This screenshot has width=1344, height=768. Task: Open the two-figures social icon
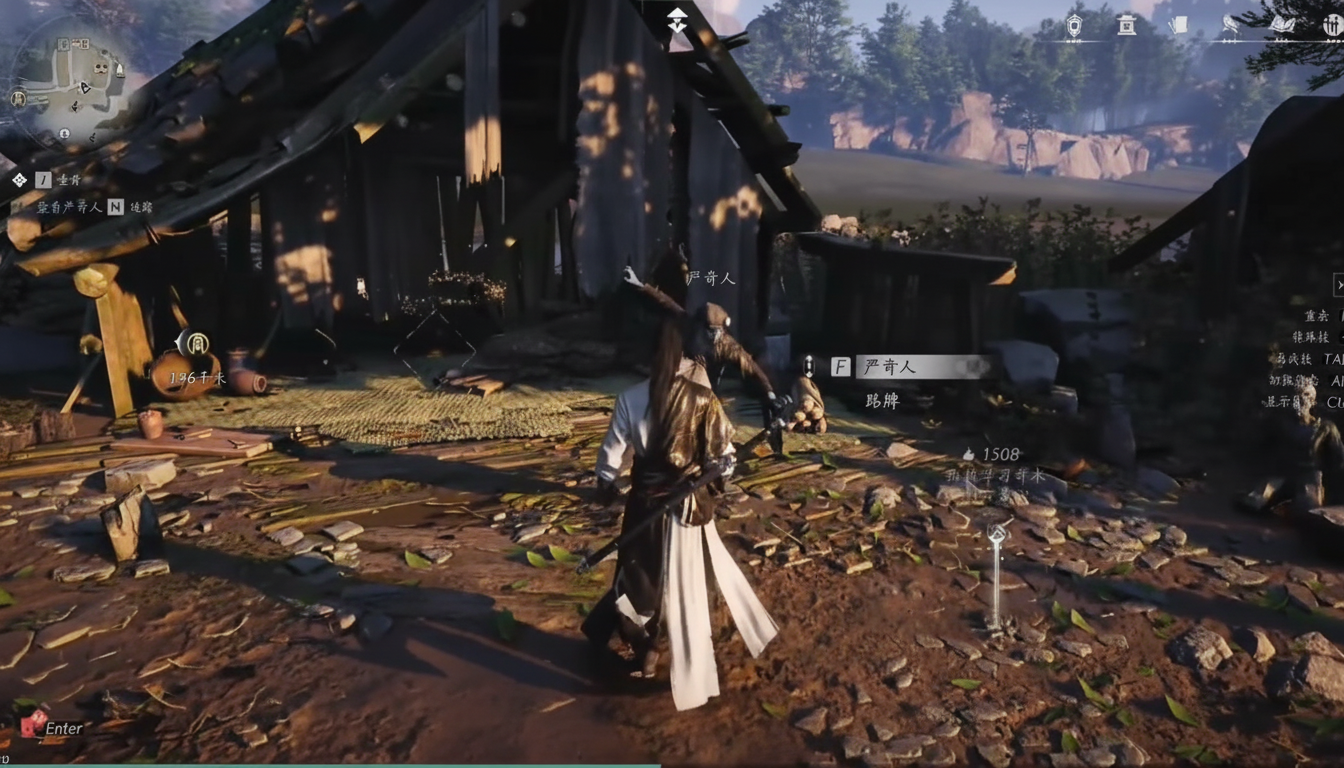pyautogui.click(x=1332, y=26)
